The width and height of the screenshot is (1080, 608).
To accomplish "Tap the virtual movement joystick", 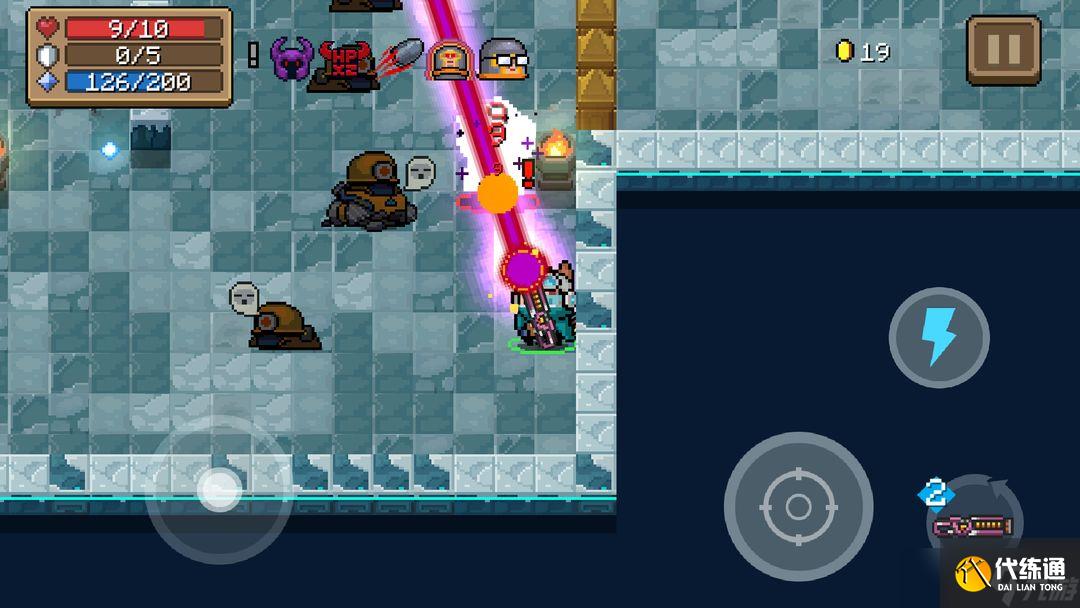I will point(218,489).
